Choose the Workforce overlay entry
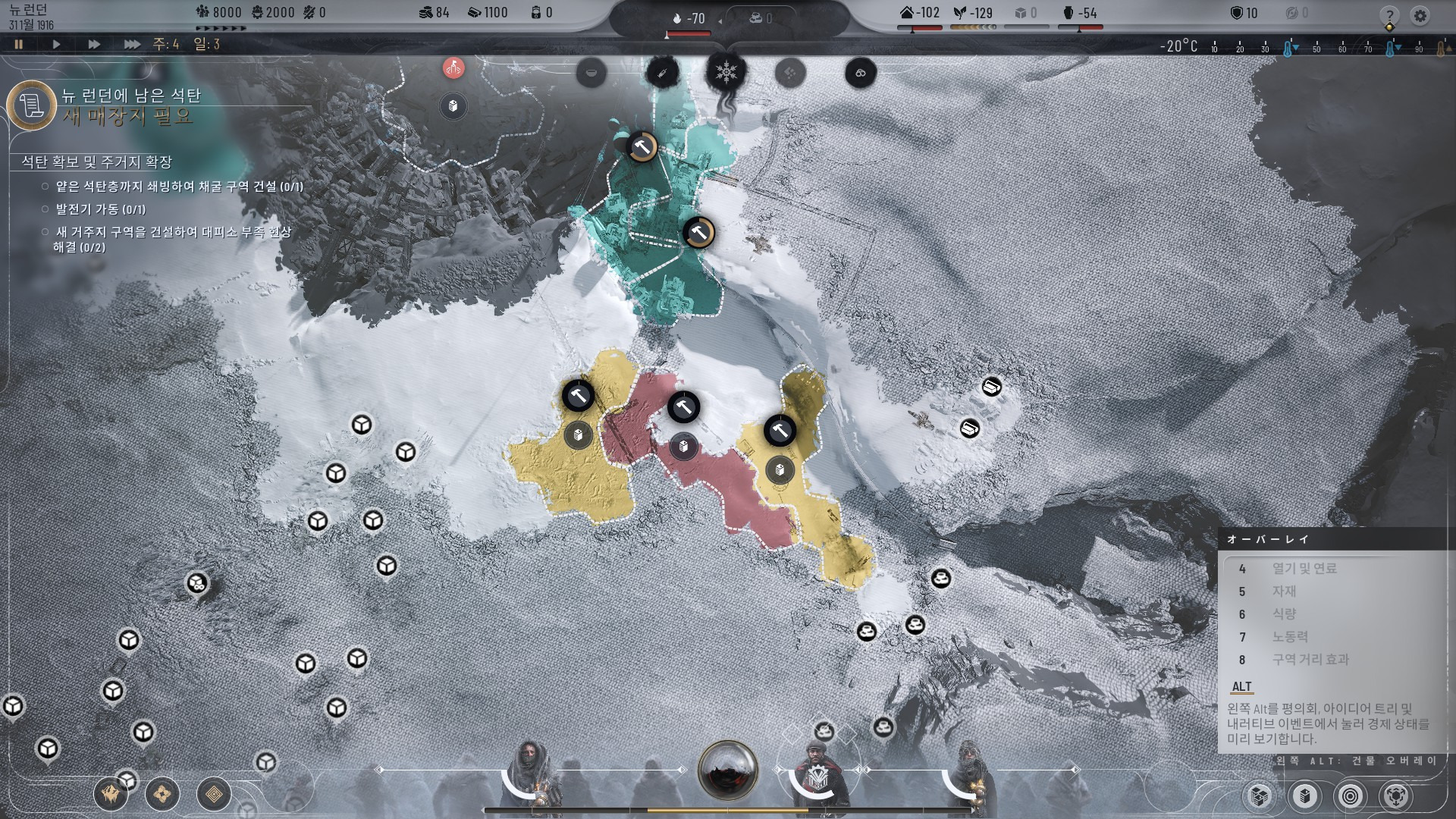The image size is (1456, 819). (x=1290, y=637)
